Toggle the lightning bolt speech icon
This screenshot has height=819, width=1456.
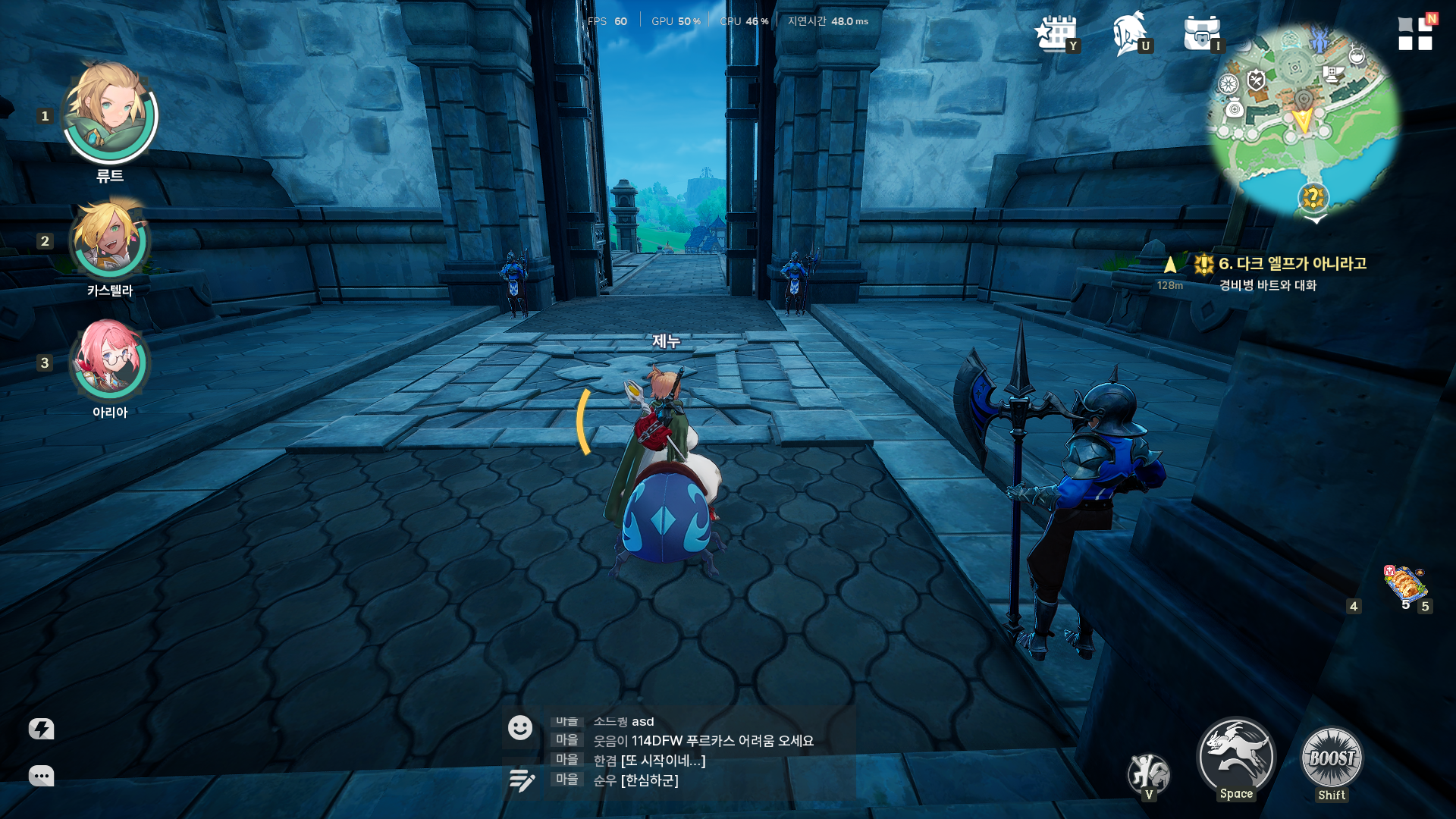click(x=41, y=730)
